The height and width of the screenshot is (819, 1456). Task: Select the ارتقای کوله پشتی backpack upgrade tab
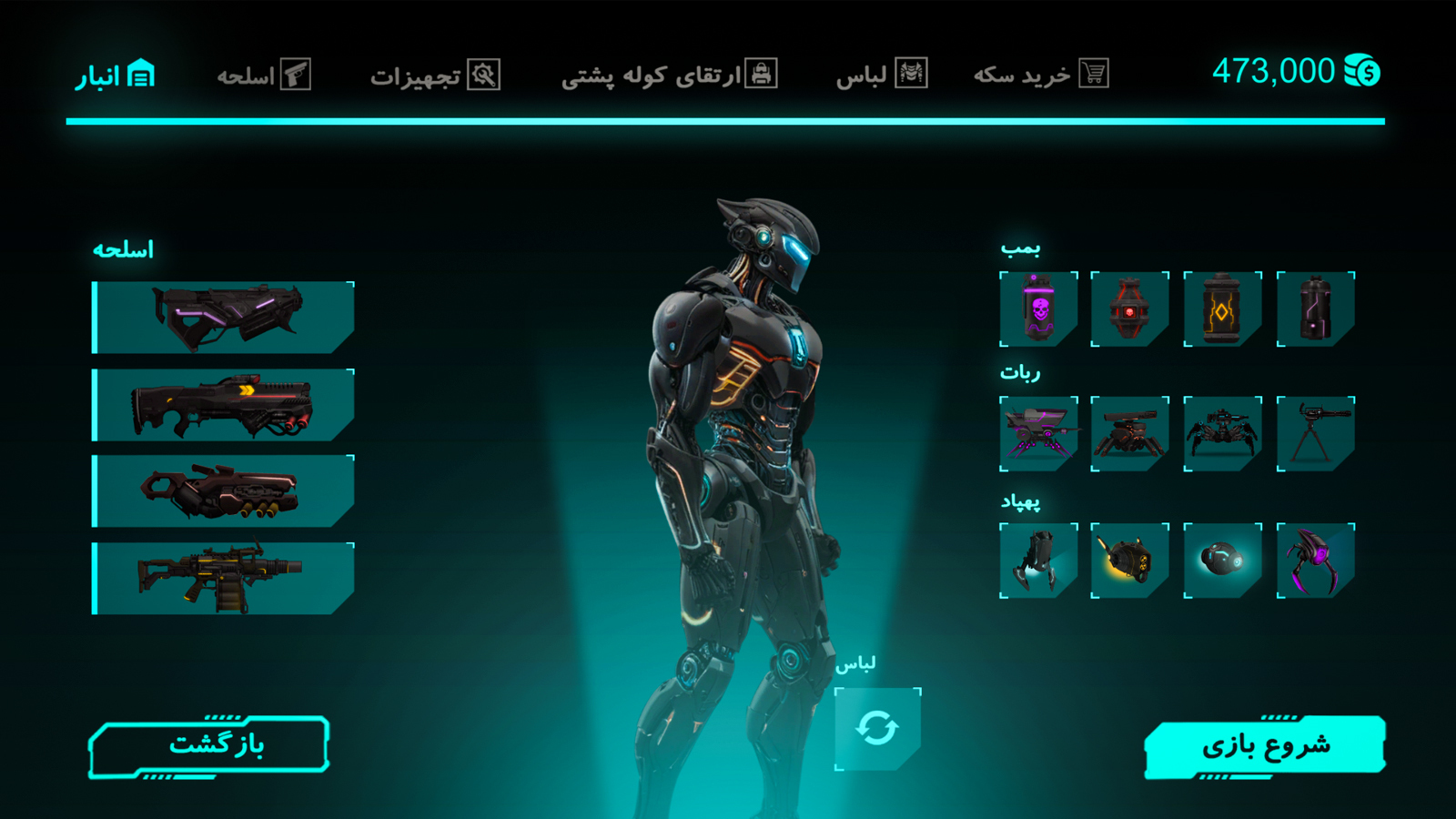(669, 75)
